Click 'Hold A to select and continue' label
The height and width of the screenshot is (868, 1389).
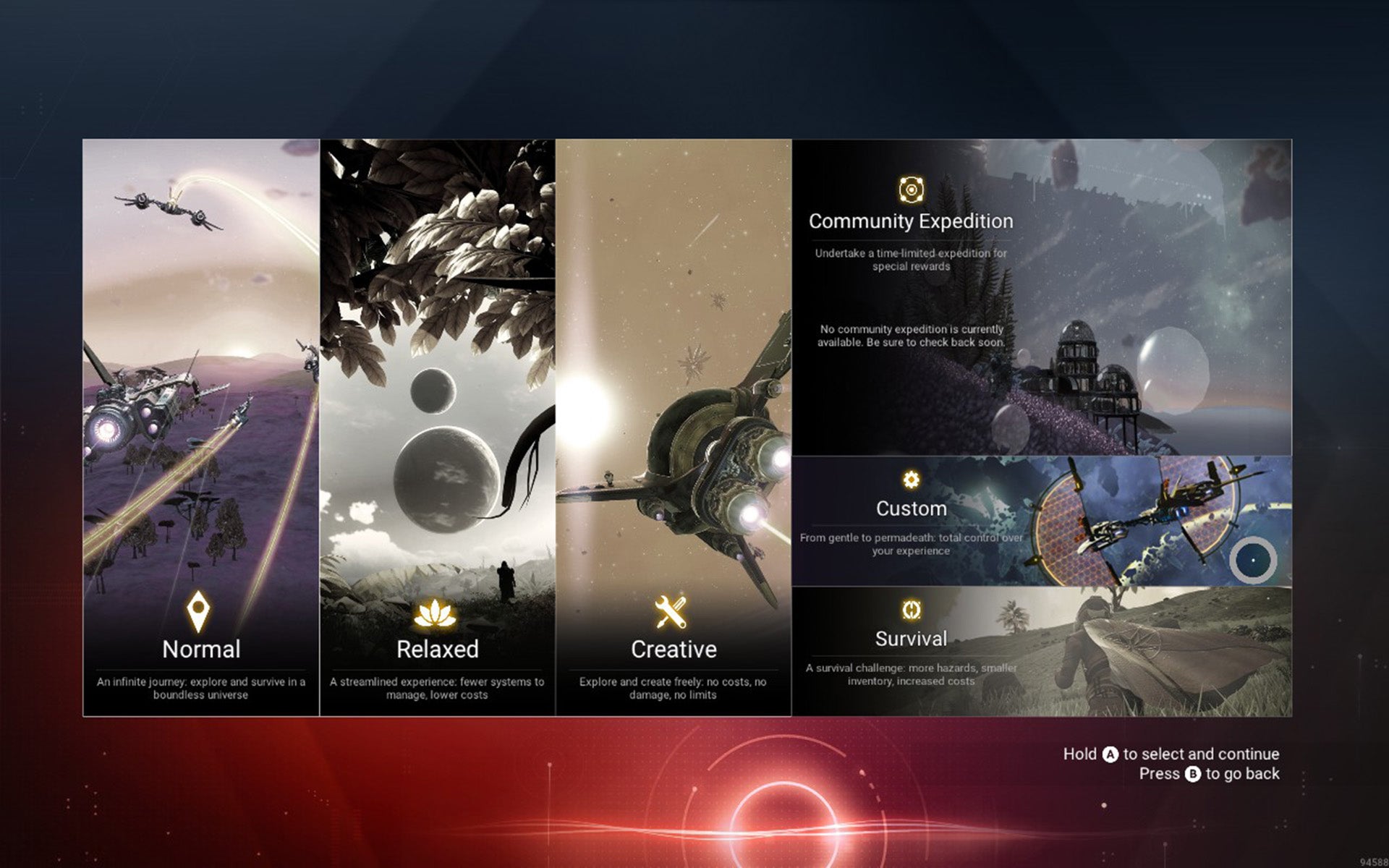[x=1171, y=754]
